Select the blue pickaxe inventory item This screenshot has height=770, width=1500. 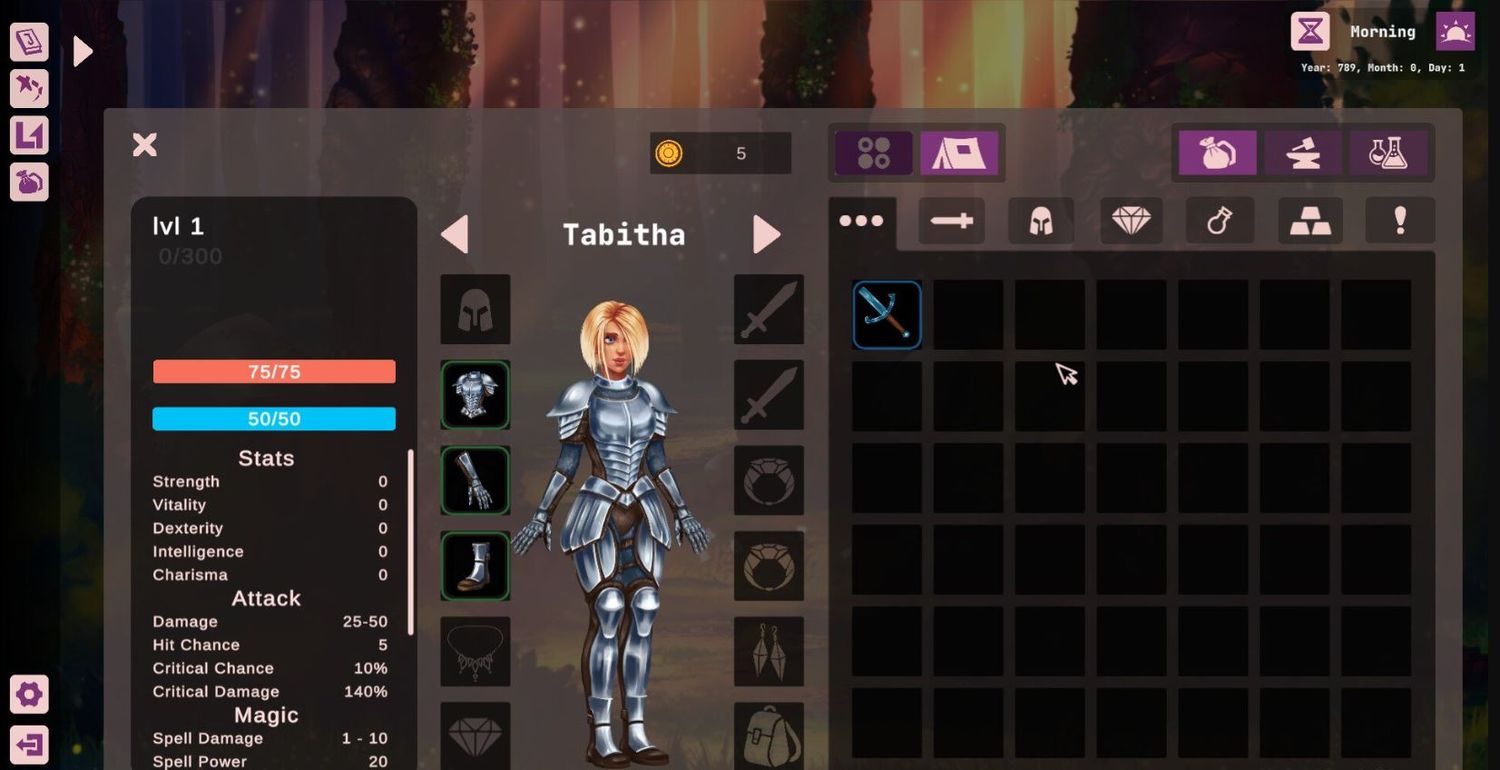887,315
